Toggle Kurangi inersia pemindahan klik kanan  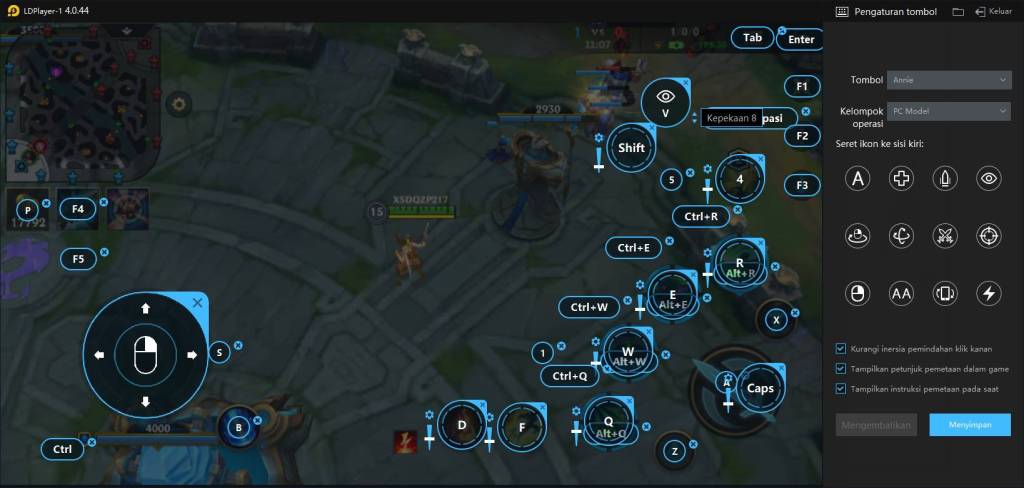841,349
